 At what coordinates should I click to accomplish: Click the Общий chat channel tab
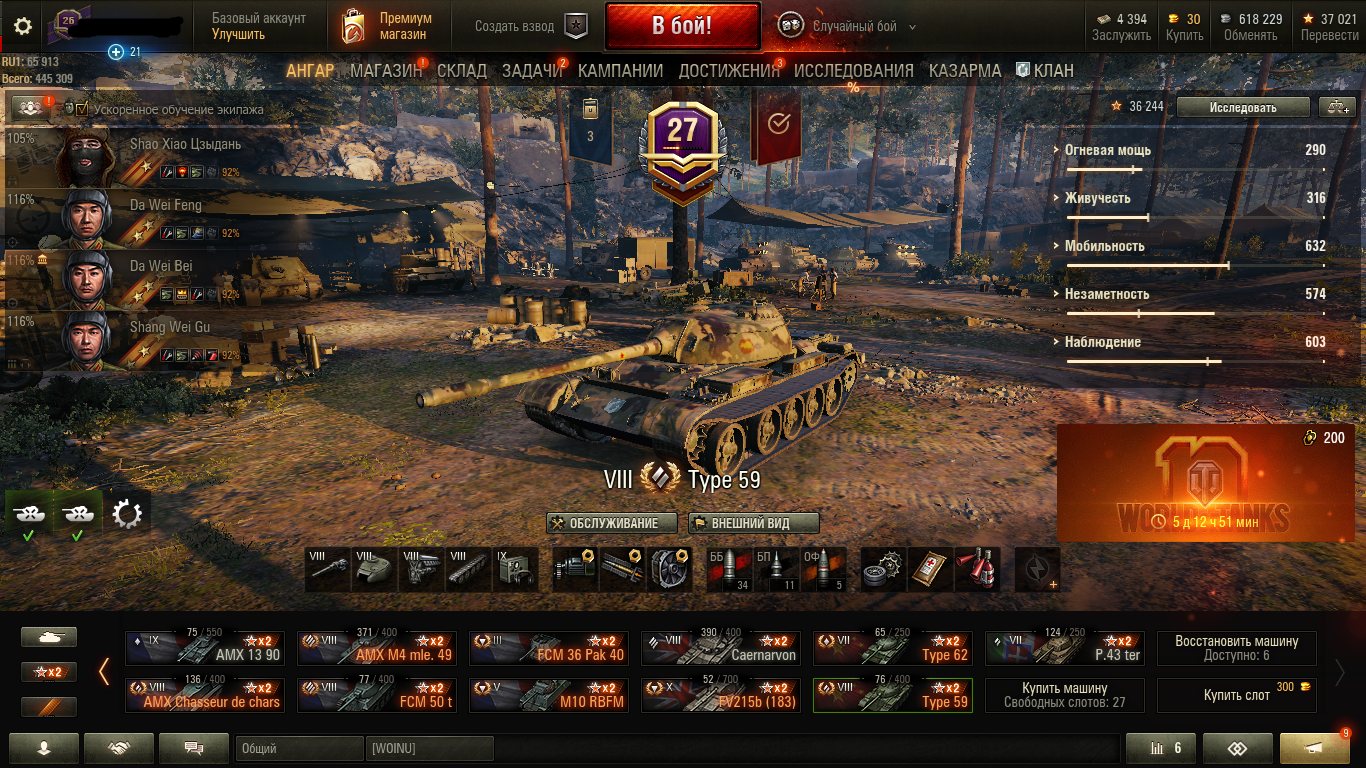(x=298, y=748)
